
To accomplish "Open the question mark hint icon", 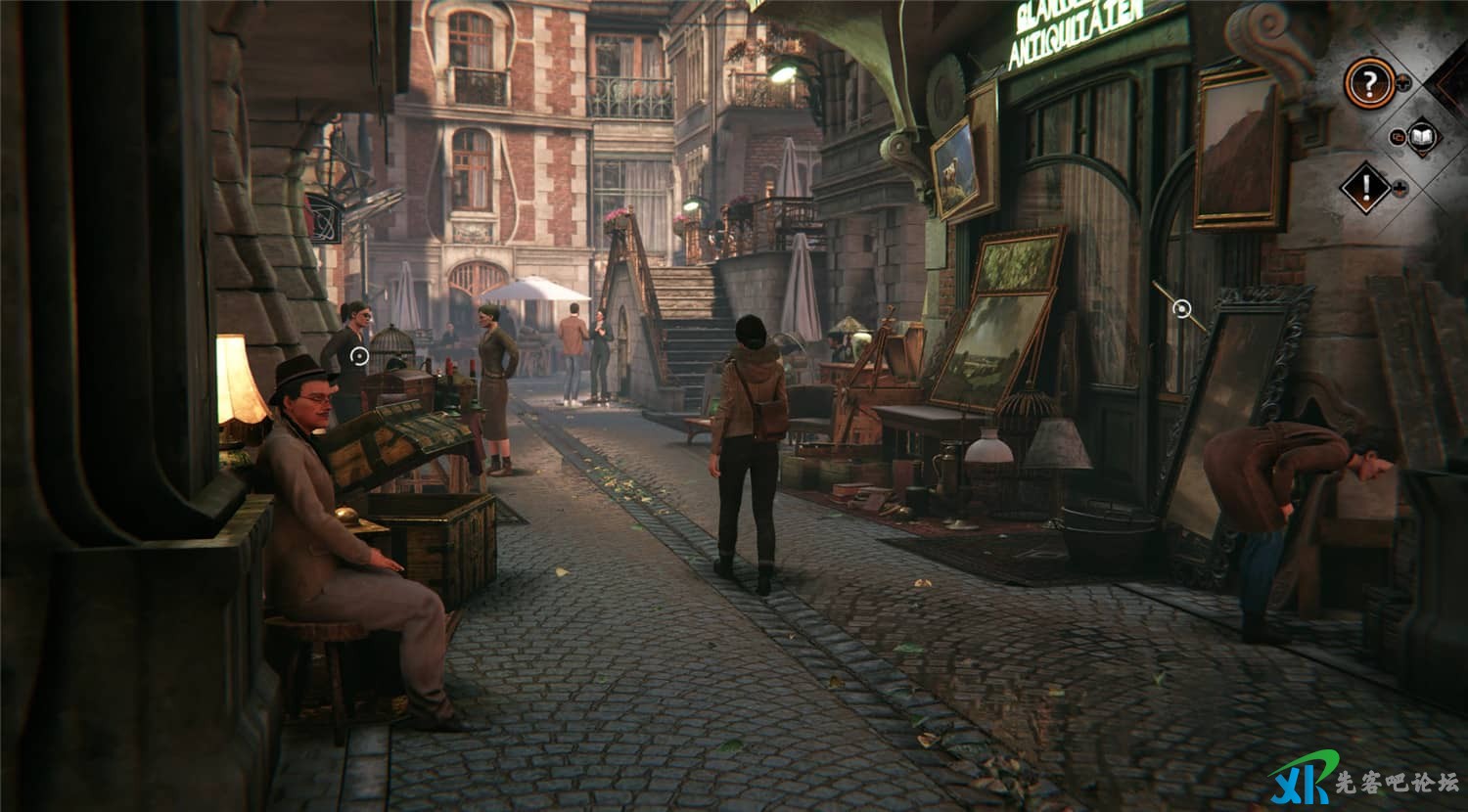I will [x=1368, y=83].
